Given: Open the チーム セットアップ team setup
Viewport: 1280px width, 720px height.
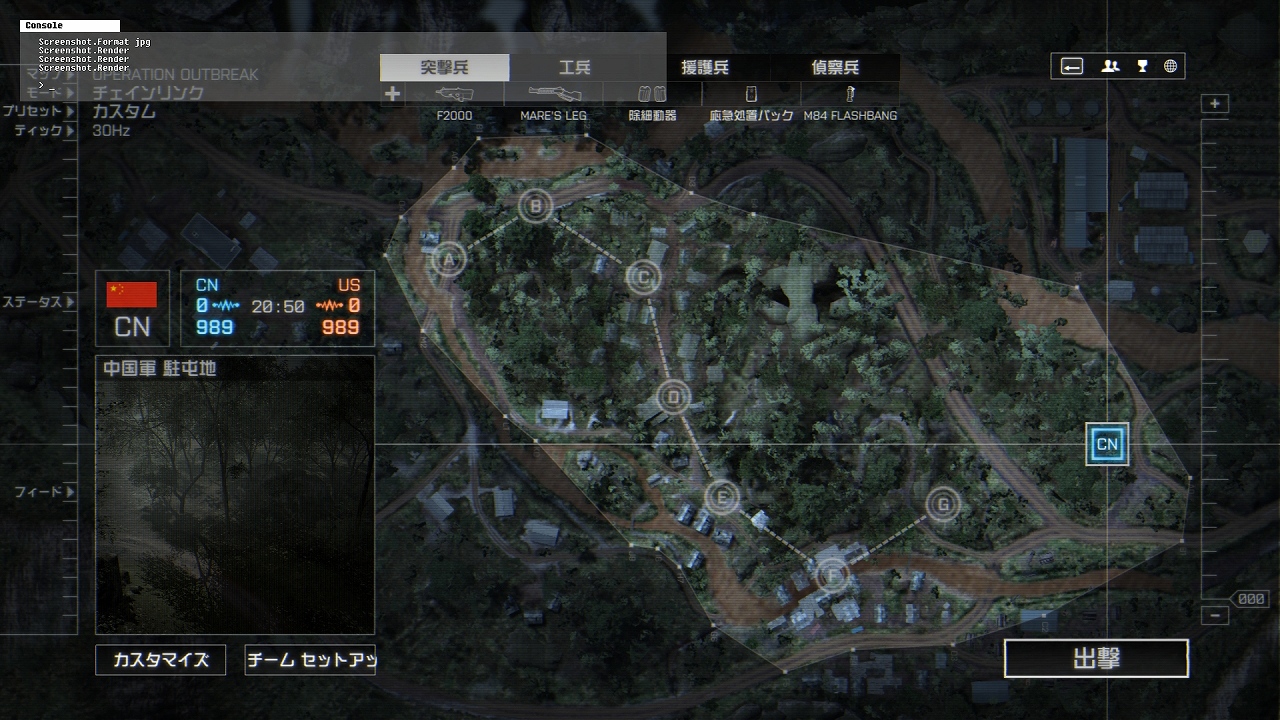Looking at the screenshot, I should [x=310, y=660].
